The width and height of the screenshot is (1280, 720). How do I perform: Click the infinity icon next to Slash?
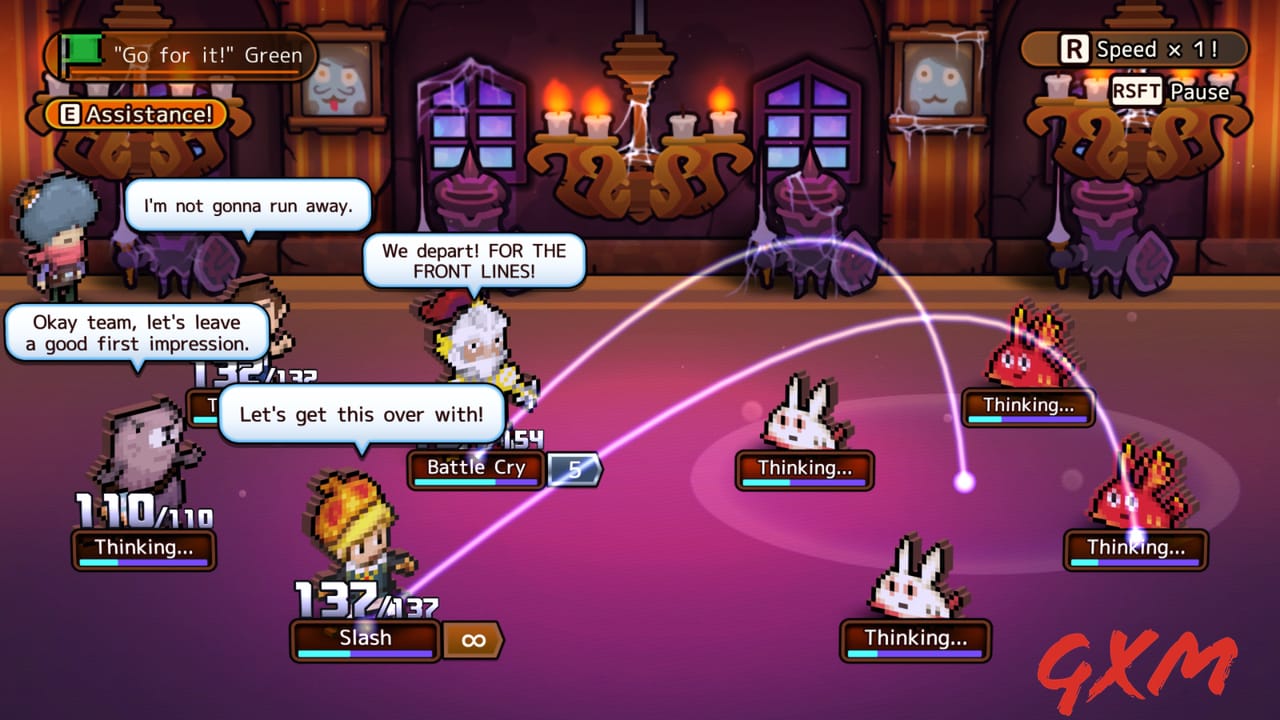473,640
